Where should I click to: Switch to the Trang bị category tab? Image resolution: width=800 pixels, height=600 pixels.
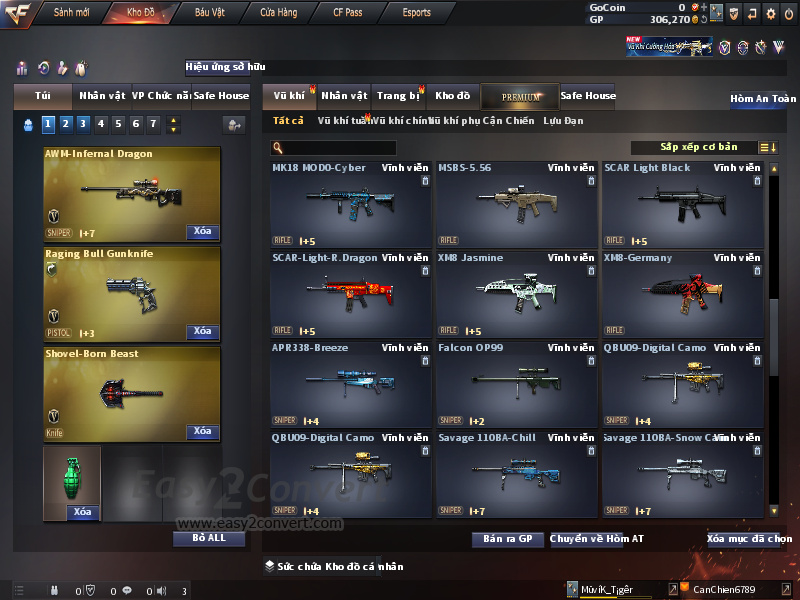(398, 96)
